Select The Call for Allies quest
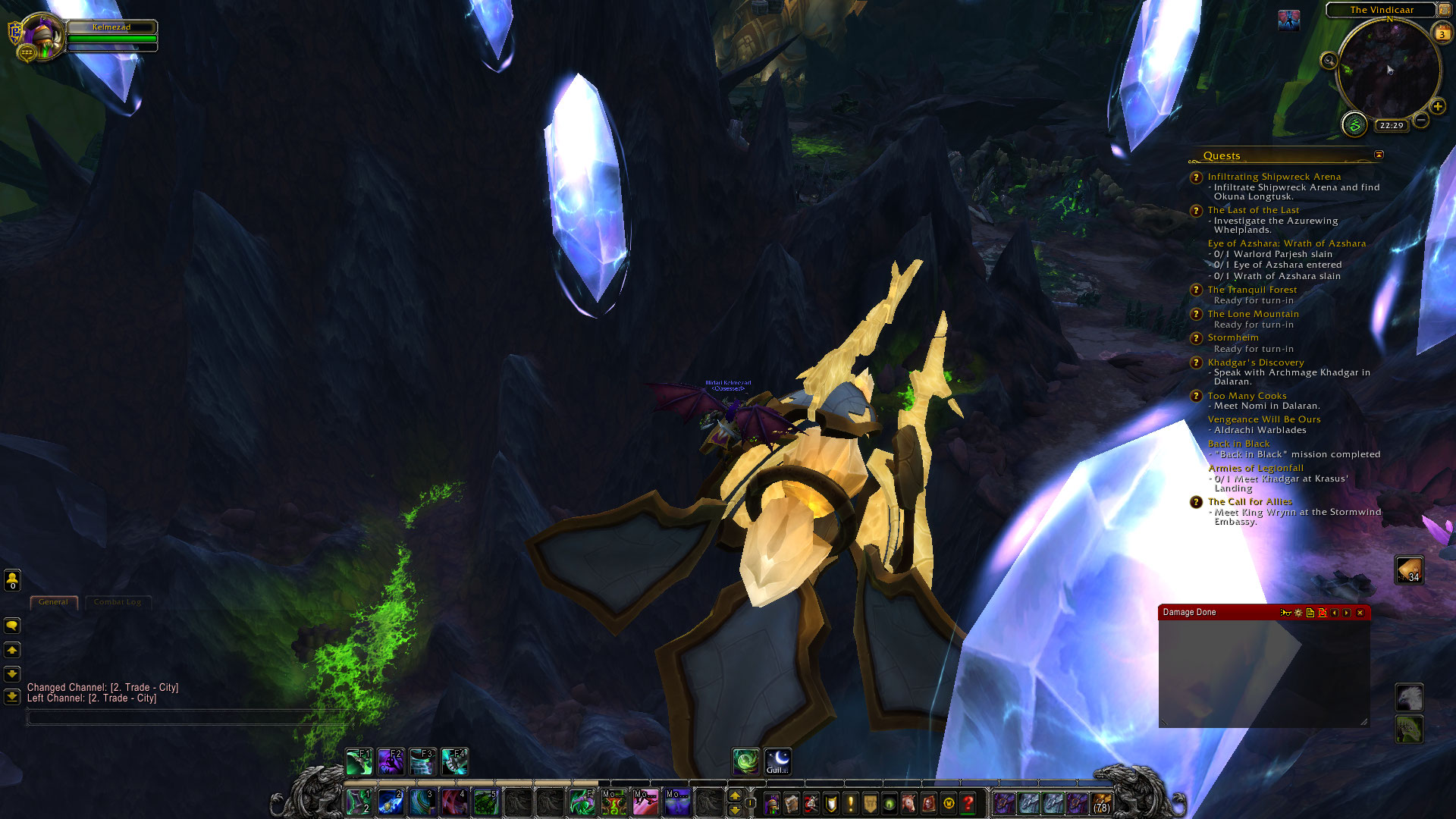Viewport: 1456px width, 819px height. pos(1250,502)
